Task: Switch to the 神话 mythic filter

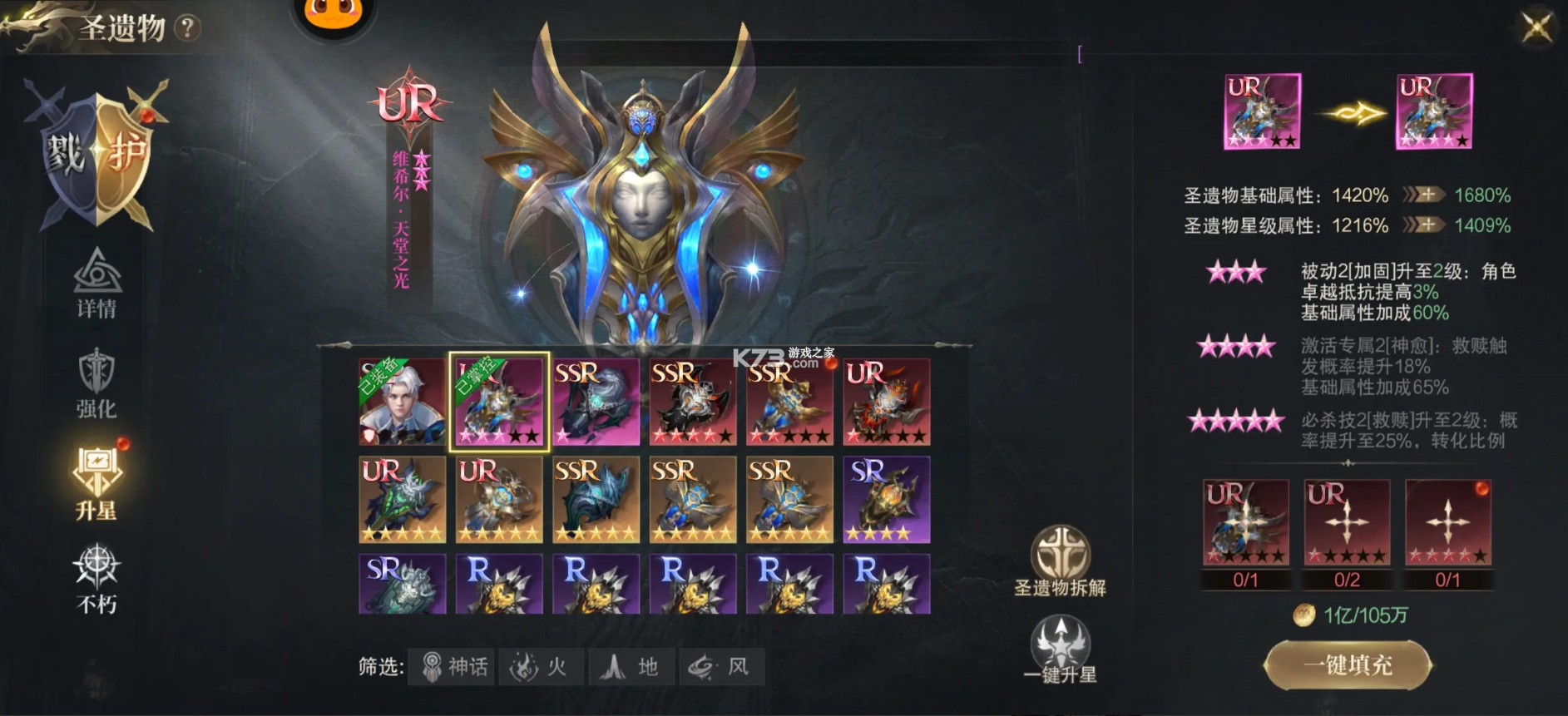Action: click(x=453, y=665)
